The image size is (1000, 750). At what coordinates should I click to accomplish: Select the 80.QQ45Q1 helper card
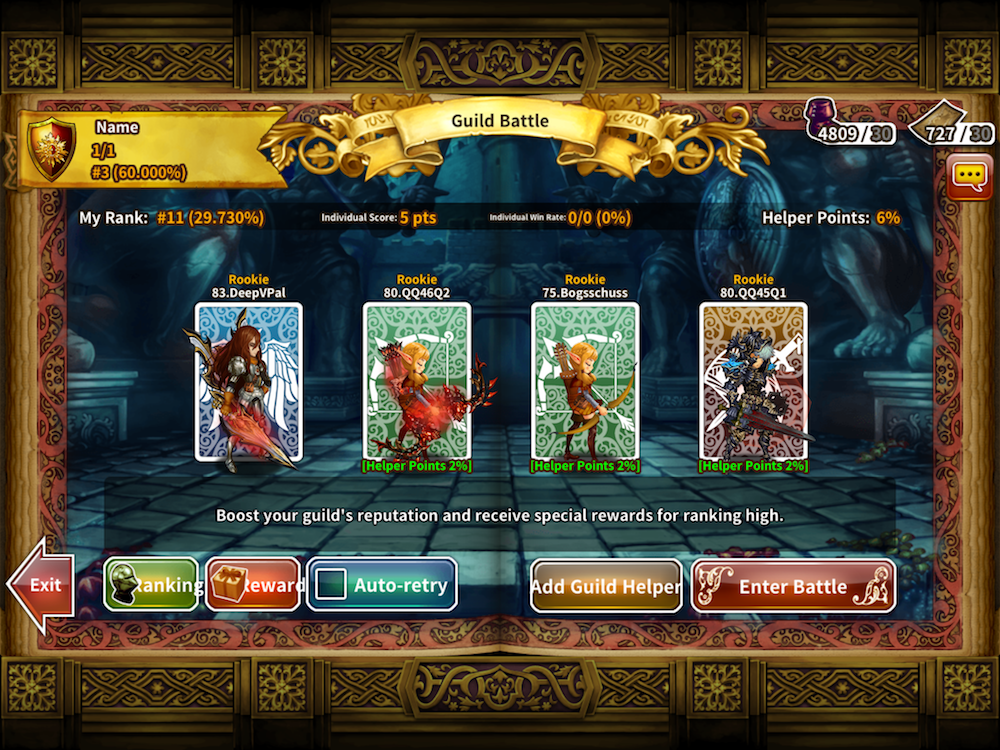click(753, 381)
